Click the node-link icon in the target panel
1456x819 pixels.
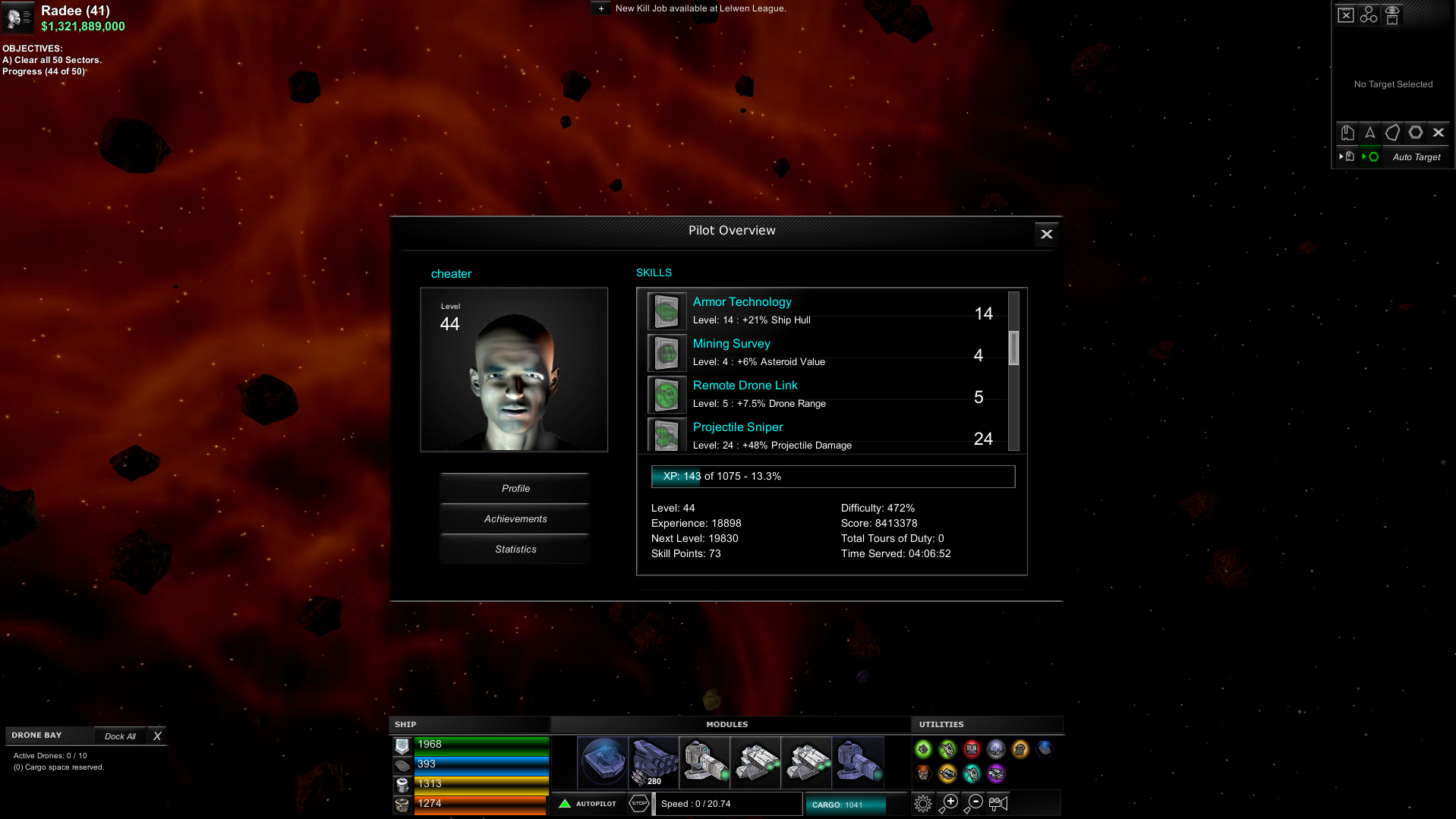point(1368,14)
